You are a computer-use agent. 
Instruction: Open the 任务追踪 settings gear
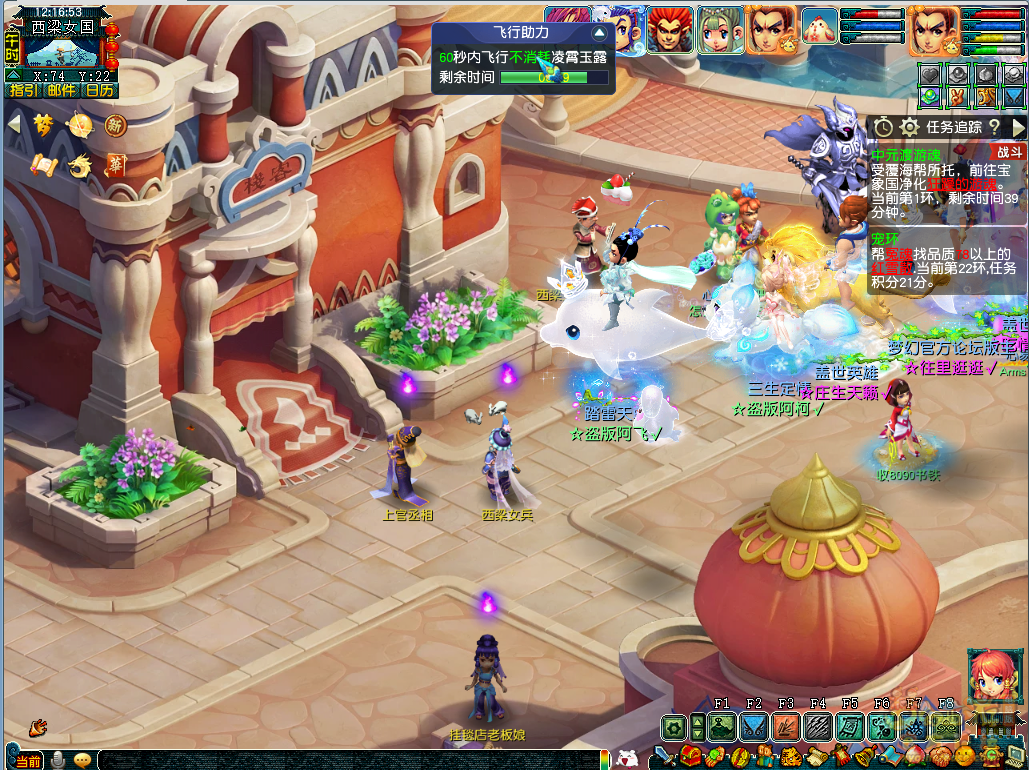(x=909, y=127)
